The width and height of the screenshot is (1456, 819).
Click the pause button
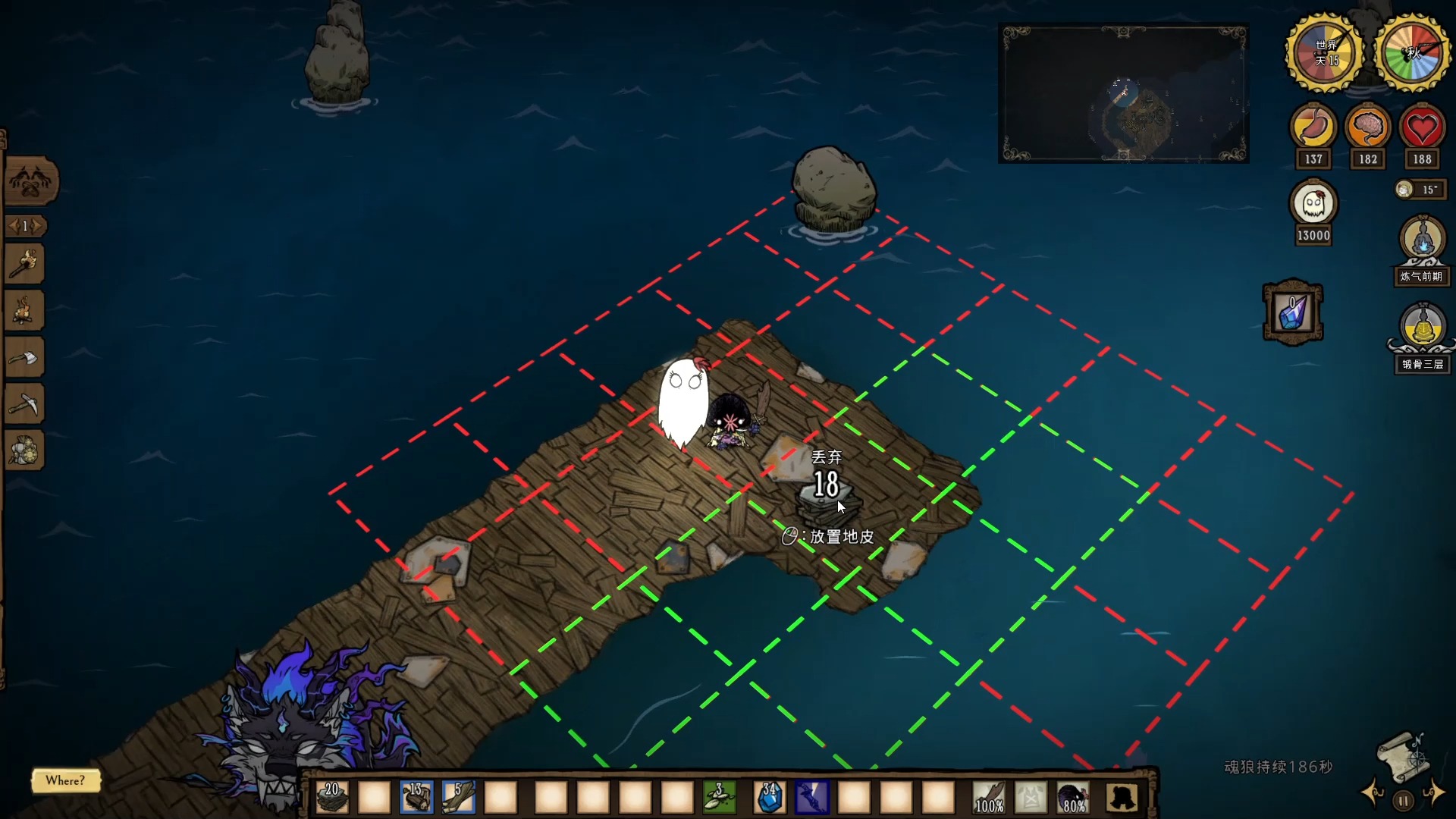tap(1403, 800)
